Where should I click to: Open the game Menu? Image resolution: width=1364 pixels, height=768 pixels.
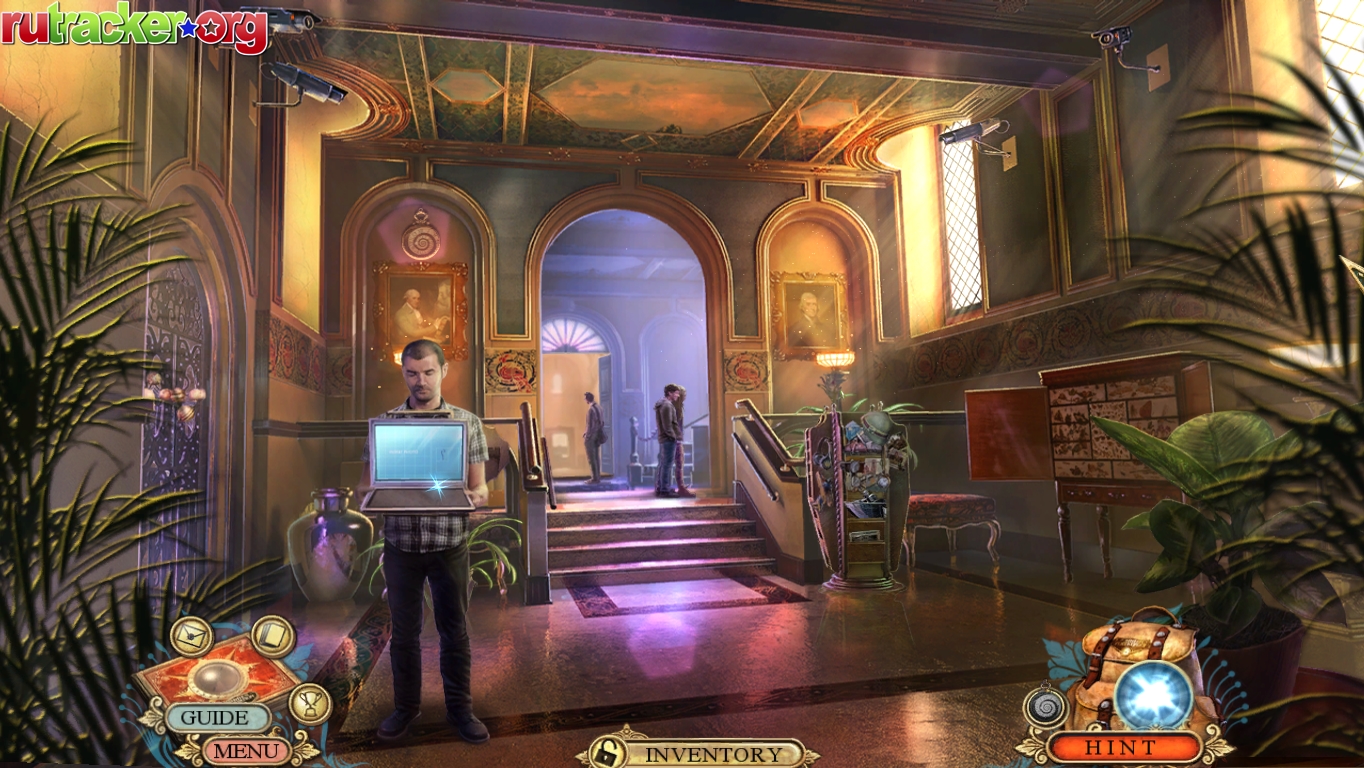[x=244, y=749]
